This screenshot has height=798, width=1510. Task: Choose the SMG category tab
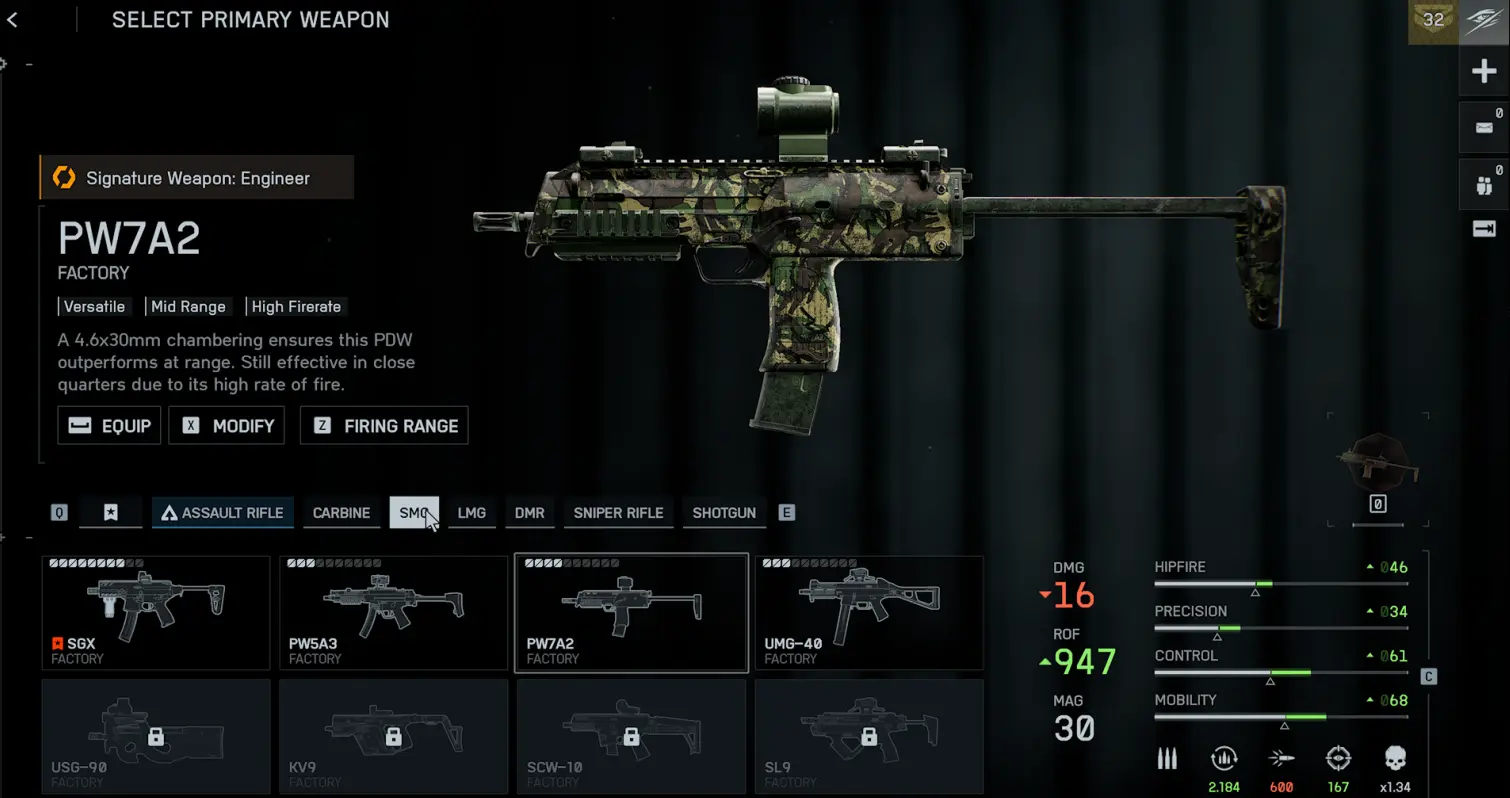pyautogui.click(x=413, y=513)
